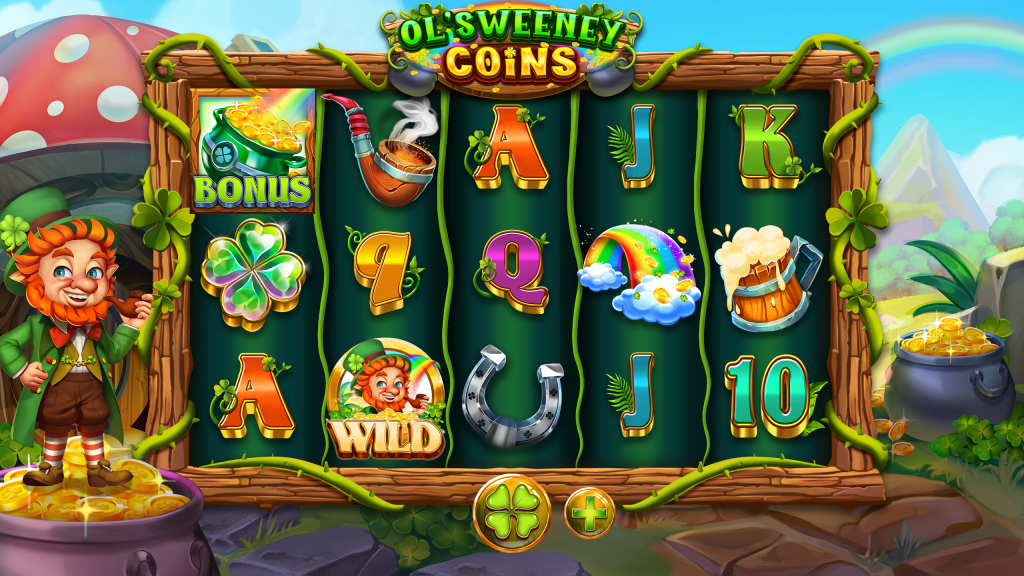
Task: Spin the reels with the clover button
Action: coord(511,512)
